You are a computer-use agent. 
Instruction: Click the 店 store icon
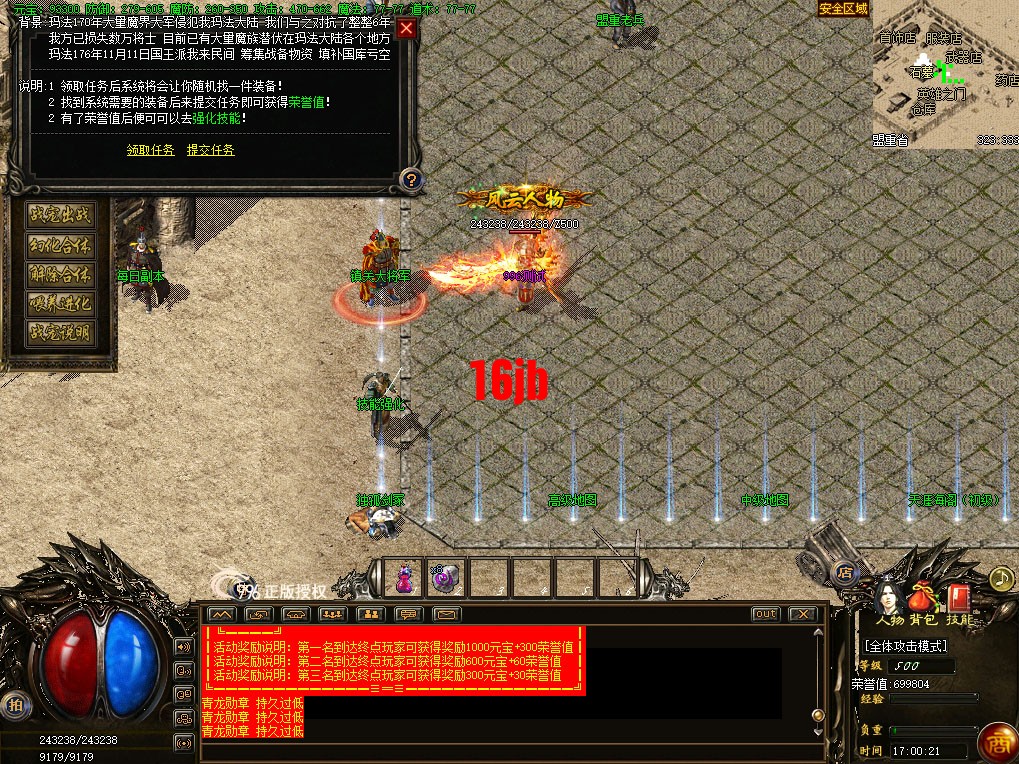click(844, 573)
